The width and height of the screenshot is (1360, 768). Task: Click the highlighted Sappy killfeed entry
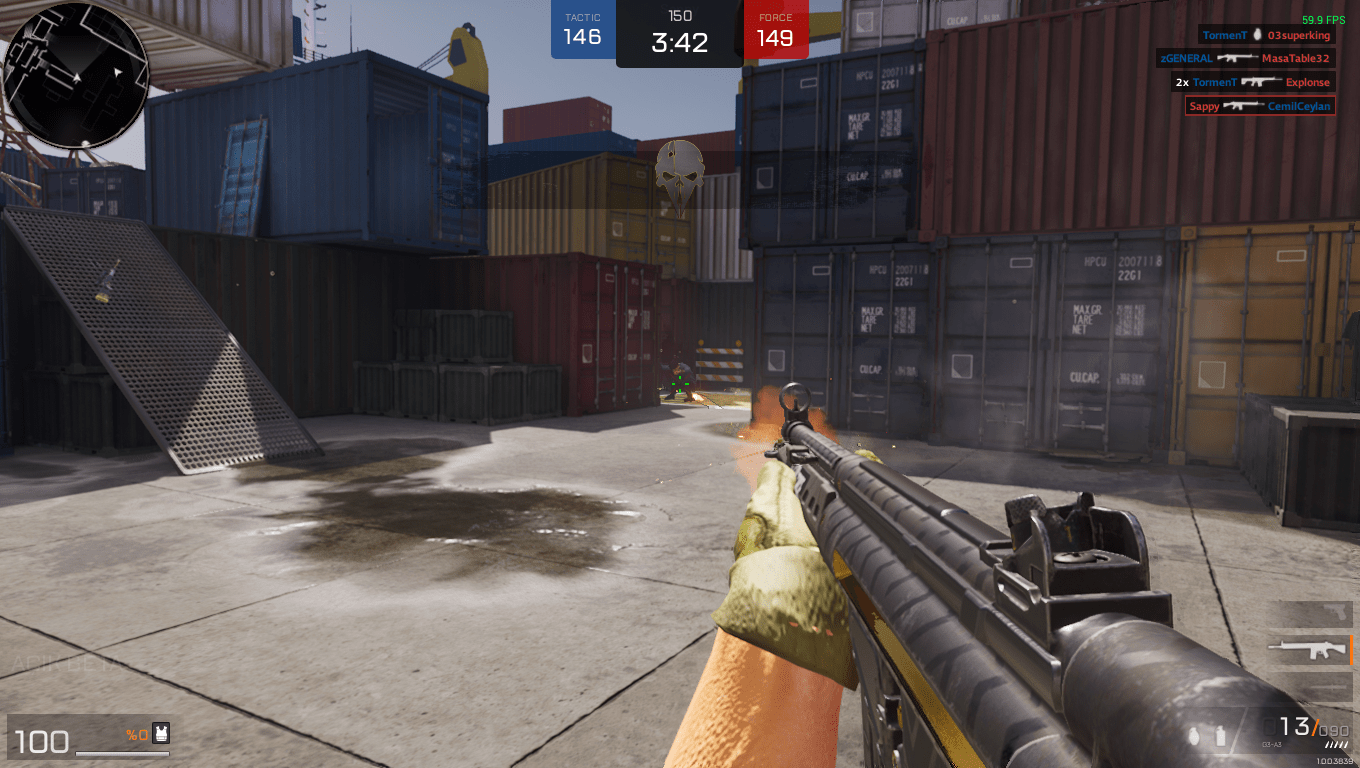point(1259,105)
